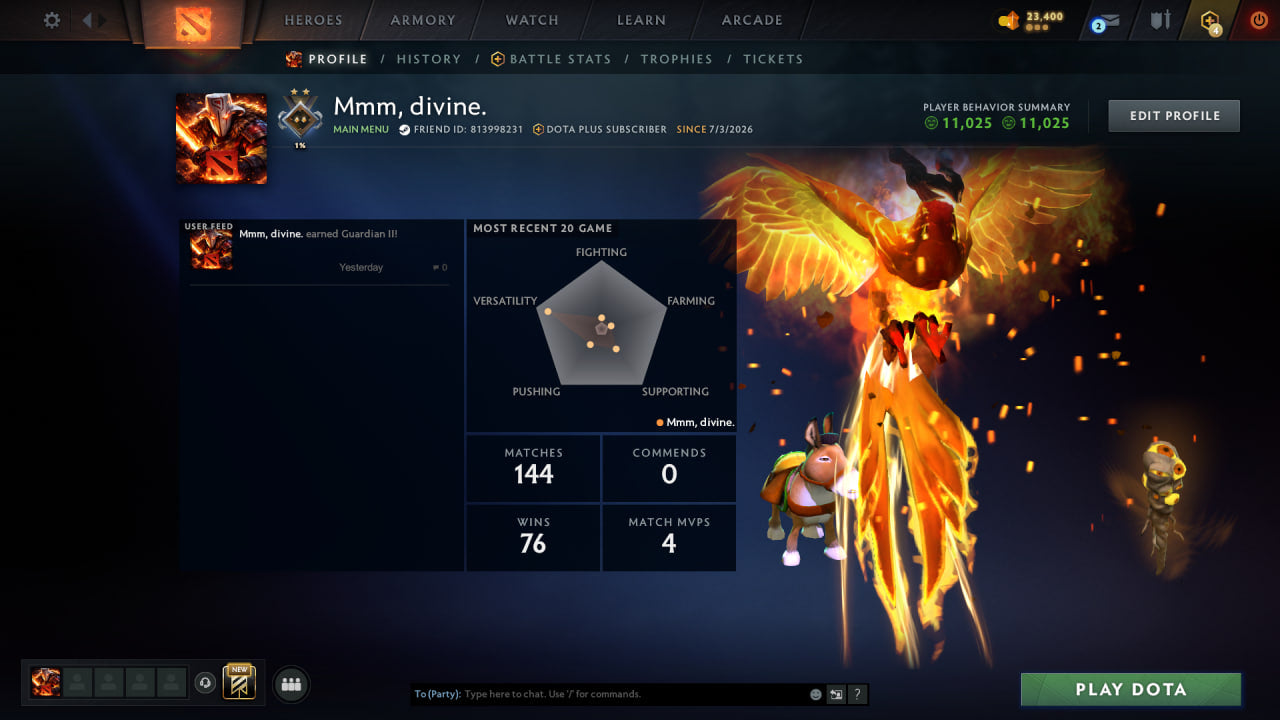Switch to the HISTORY tab
The image size is (1280, 720).
click(x=428, y=59)
